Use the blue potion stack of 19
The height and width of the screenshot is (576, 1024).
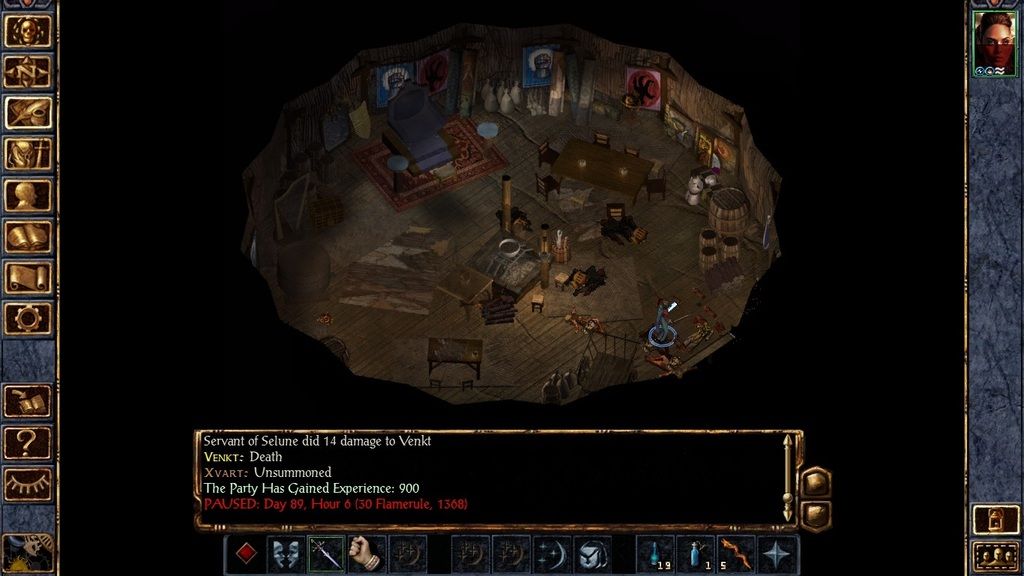(x=655, y=554)
